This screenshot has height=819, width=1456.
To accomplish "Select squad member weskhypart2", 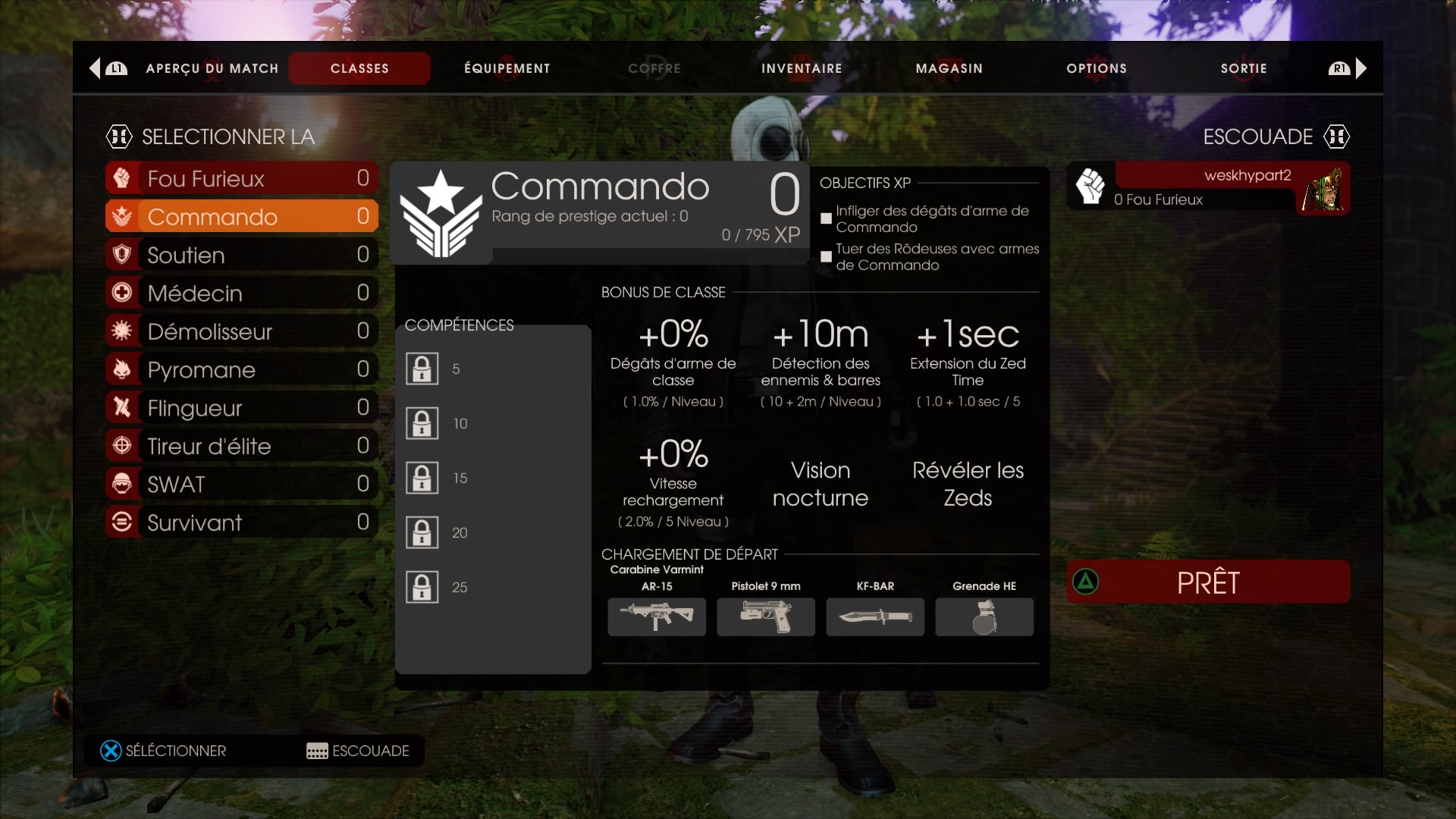I will [1208, 187].
